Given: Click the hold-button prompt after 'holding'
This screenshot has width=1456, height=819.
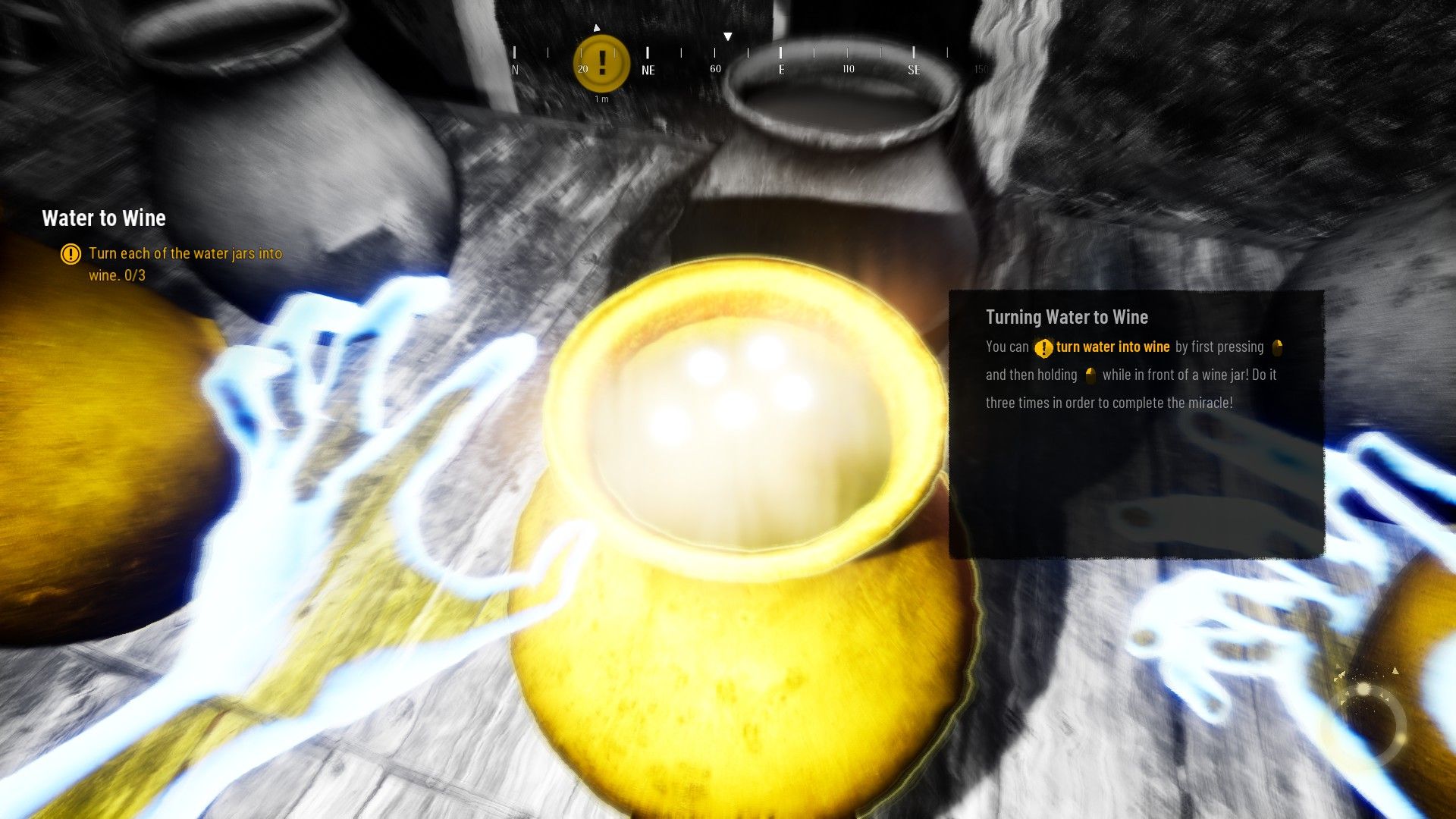Looking at the screenshot, I should click(1090, 375).
